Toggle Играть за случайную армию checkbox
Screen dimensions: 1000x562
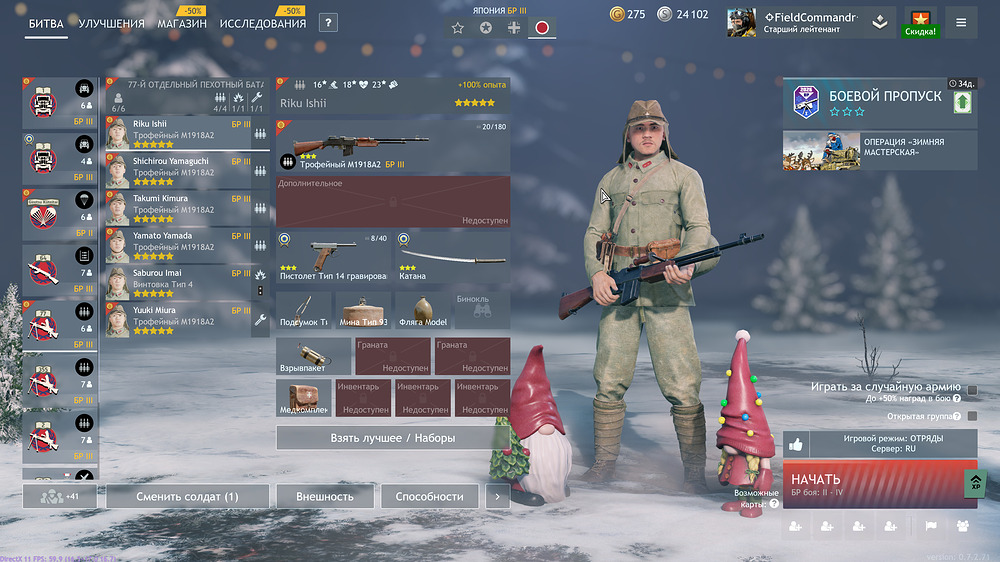coord(972,388)
